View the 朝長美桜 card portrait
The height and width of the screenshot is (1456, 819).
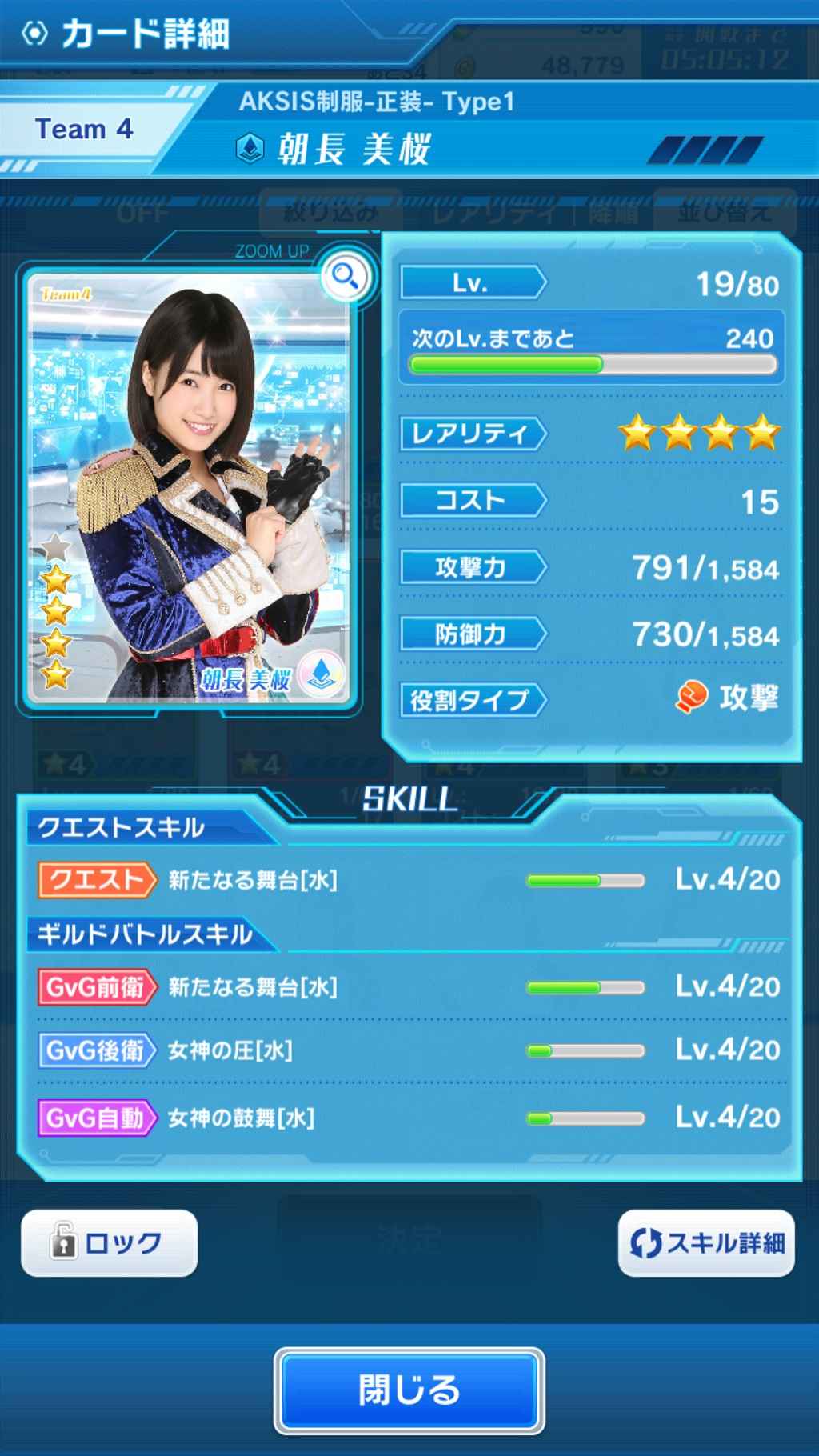pyautogui.click(x=189, y=488)
